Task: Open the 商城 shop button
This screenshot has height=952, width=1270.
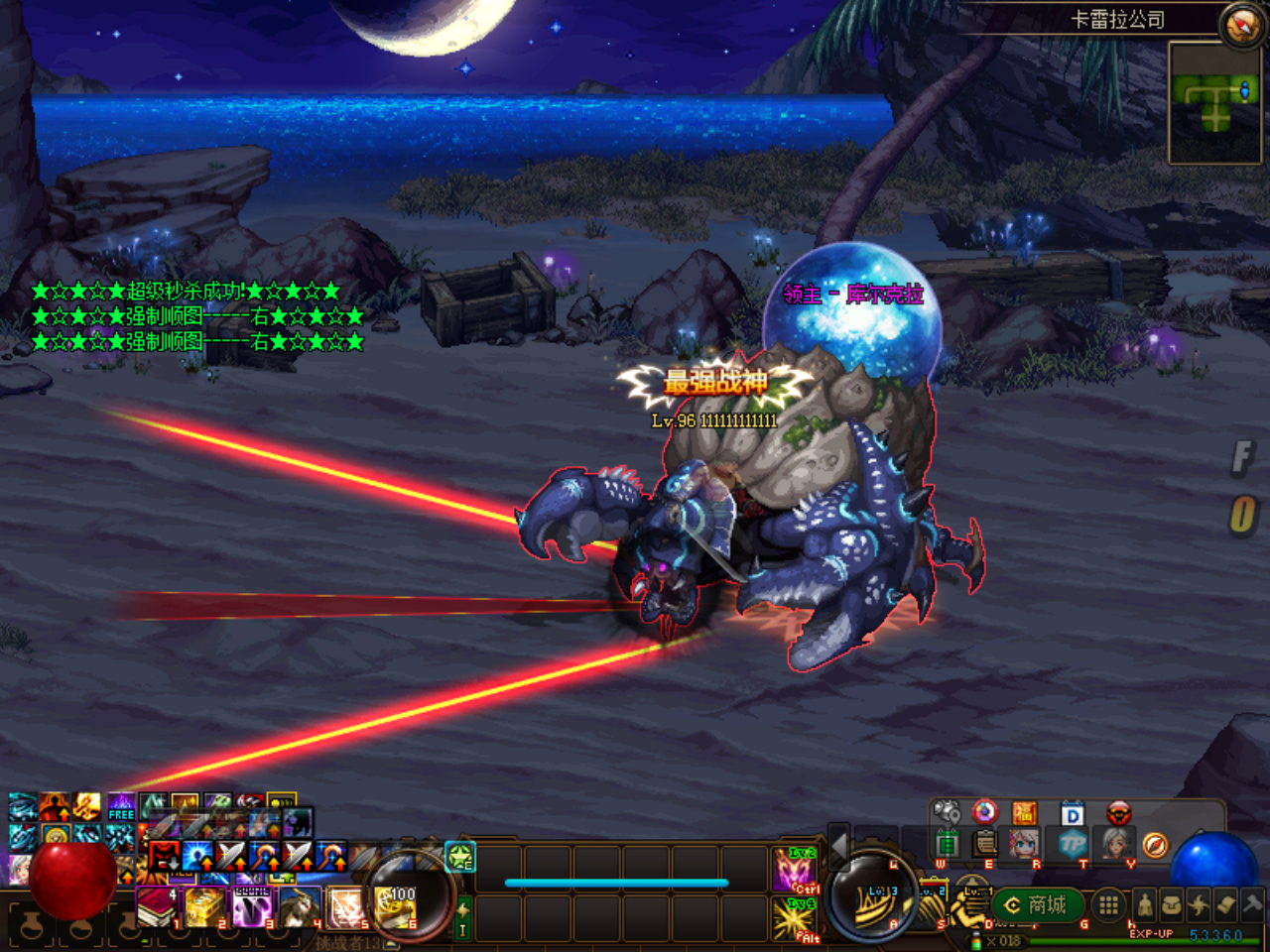Action: [x=1037, y=905]
